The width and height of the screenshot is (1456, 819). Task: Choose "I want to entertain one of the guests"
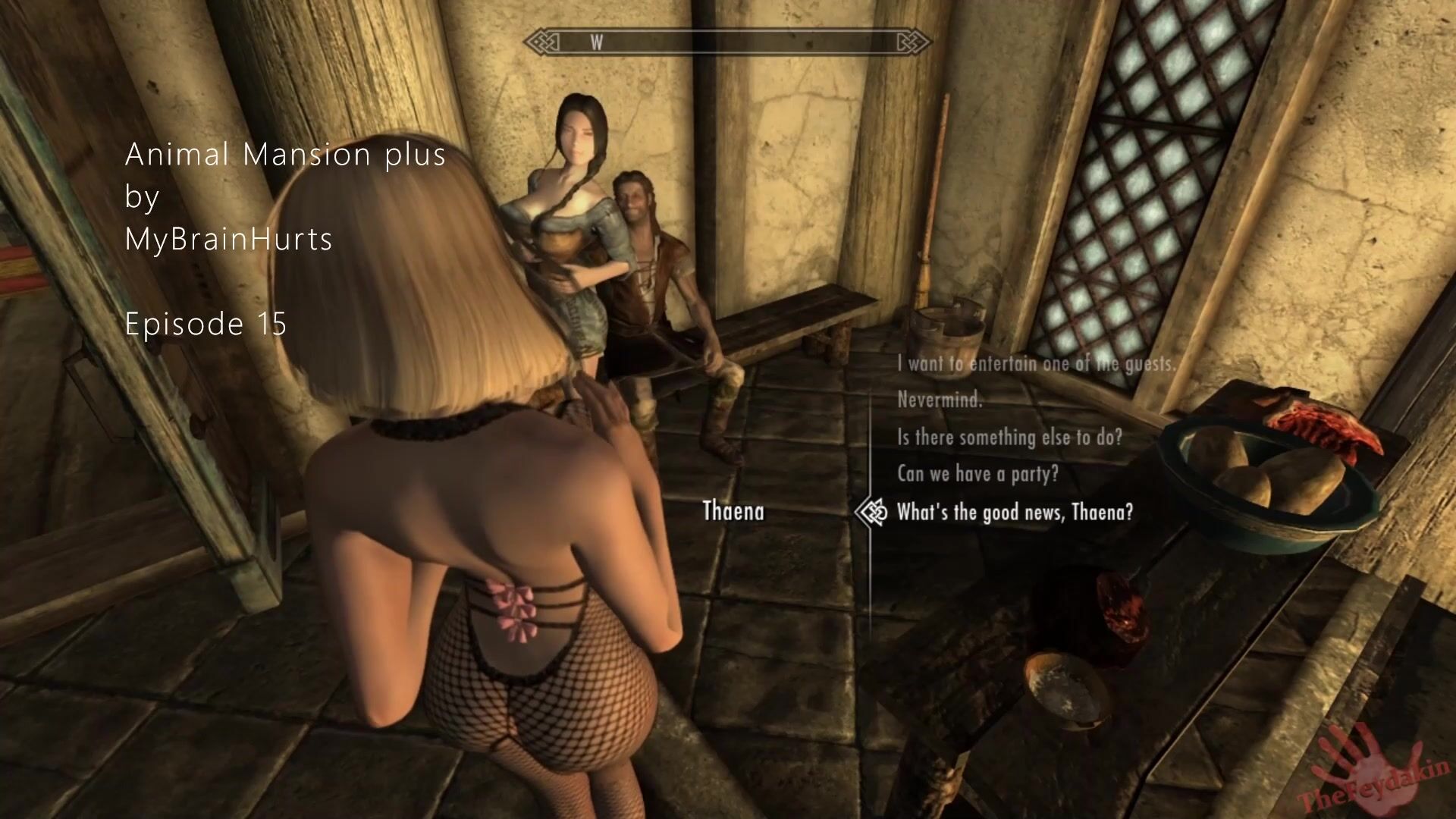pyautogui.click(x=1036, y=364)
